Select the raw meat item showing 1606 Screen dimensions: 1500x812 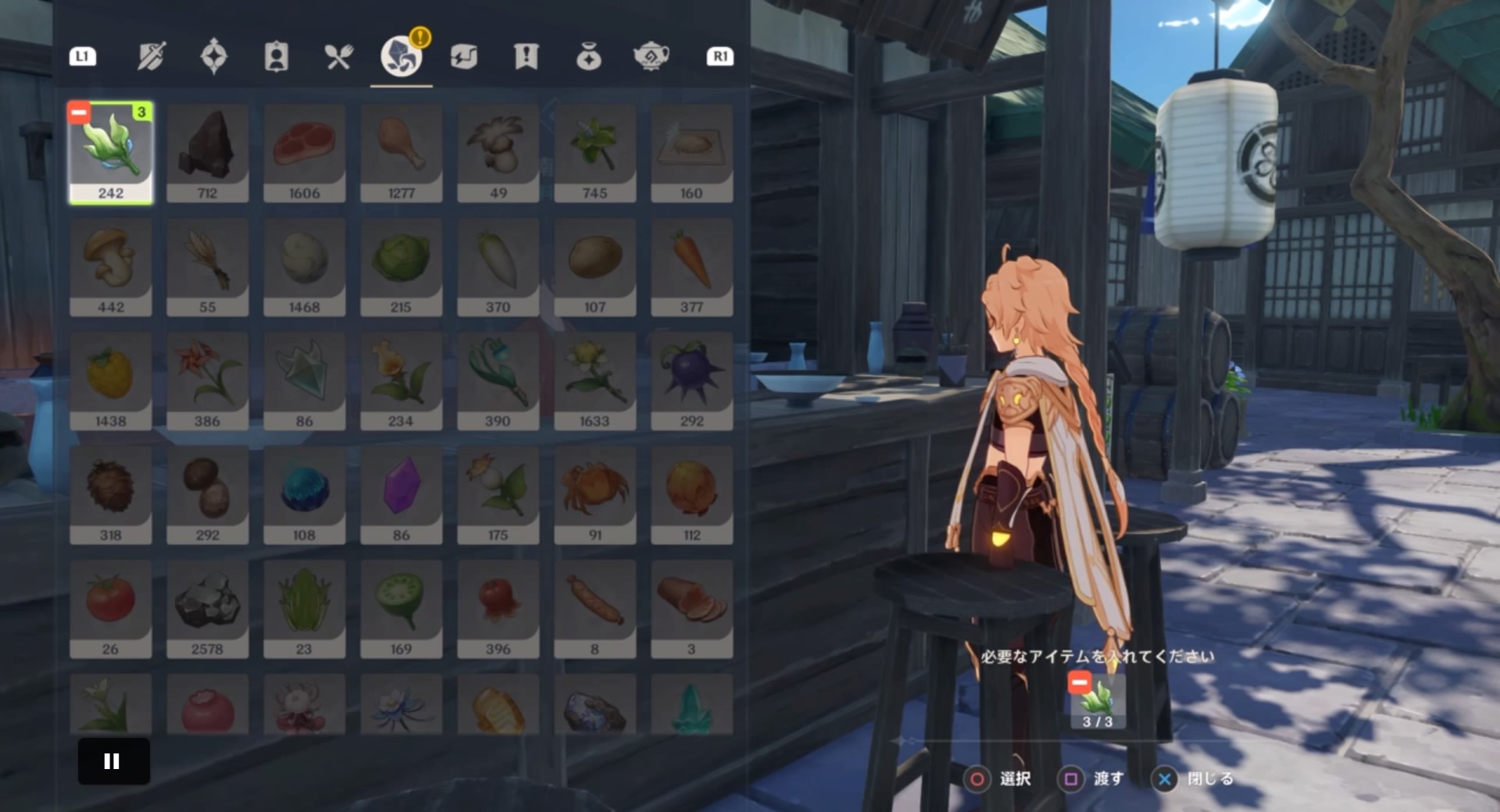304,151
